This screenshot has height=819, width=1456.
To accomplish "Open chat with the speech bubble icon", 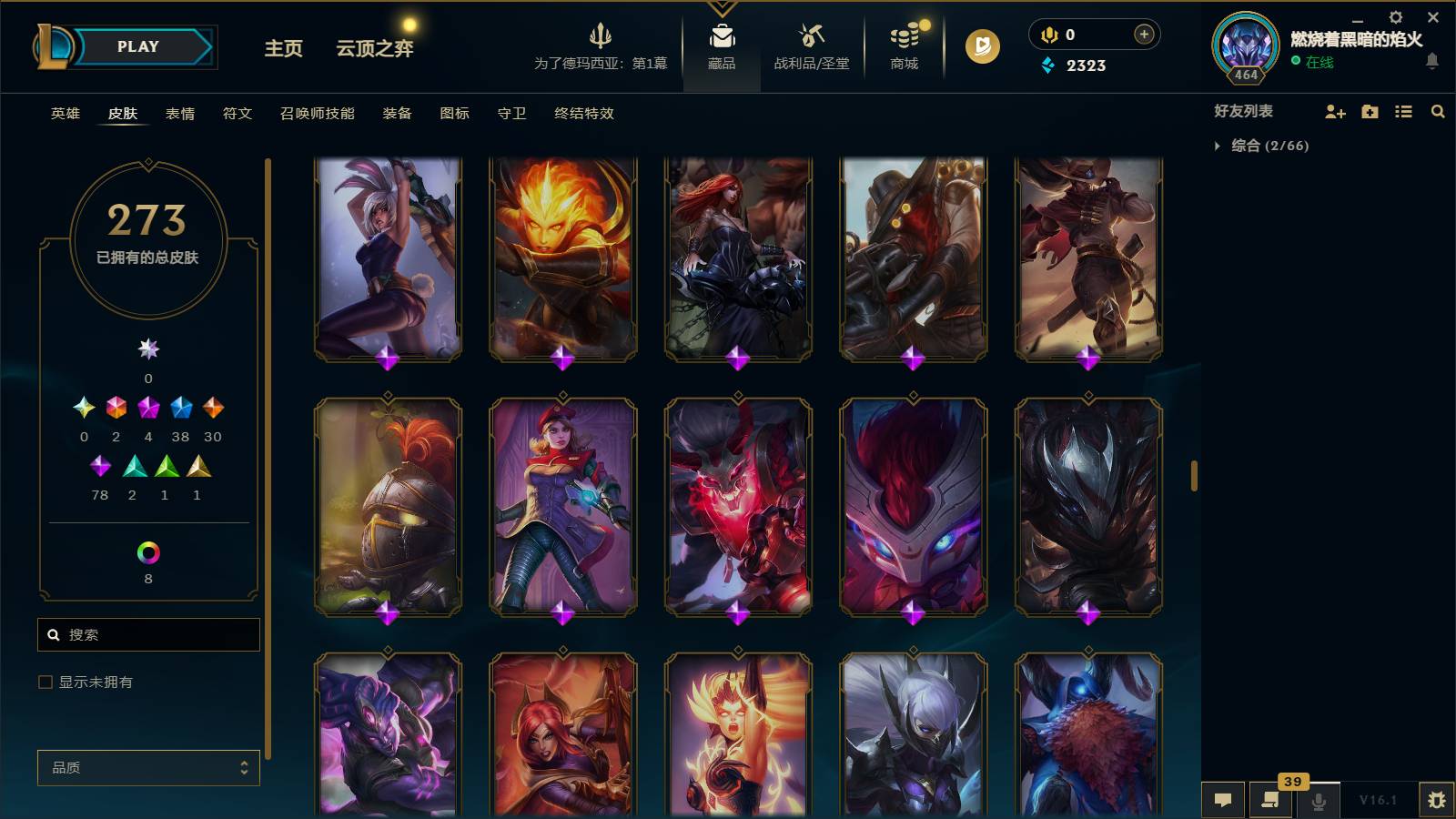I will 1224,800.
